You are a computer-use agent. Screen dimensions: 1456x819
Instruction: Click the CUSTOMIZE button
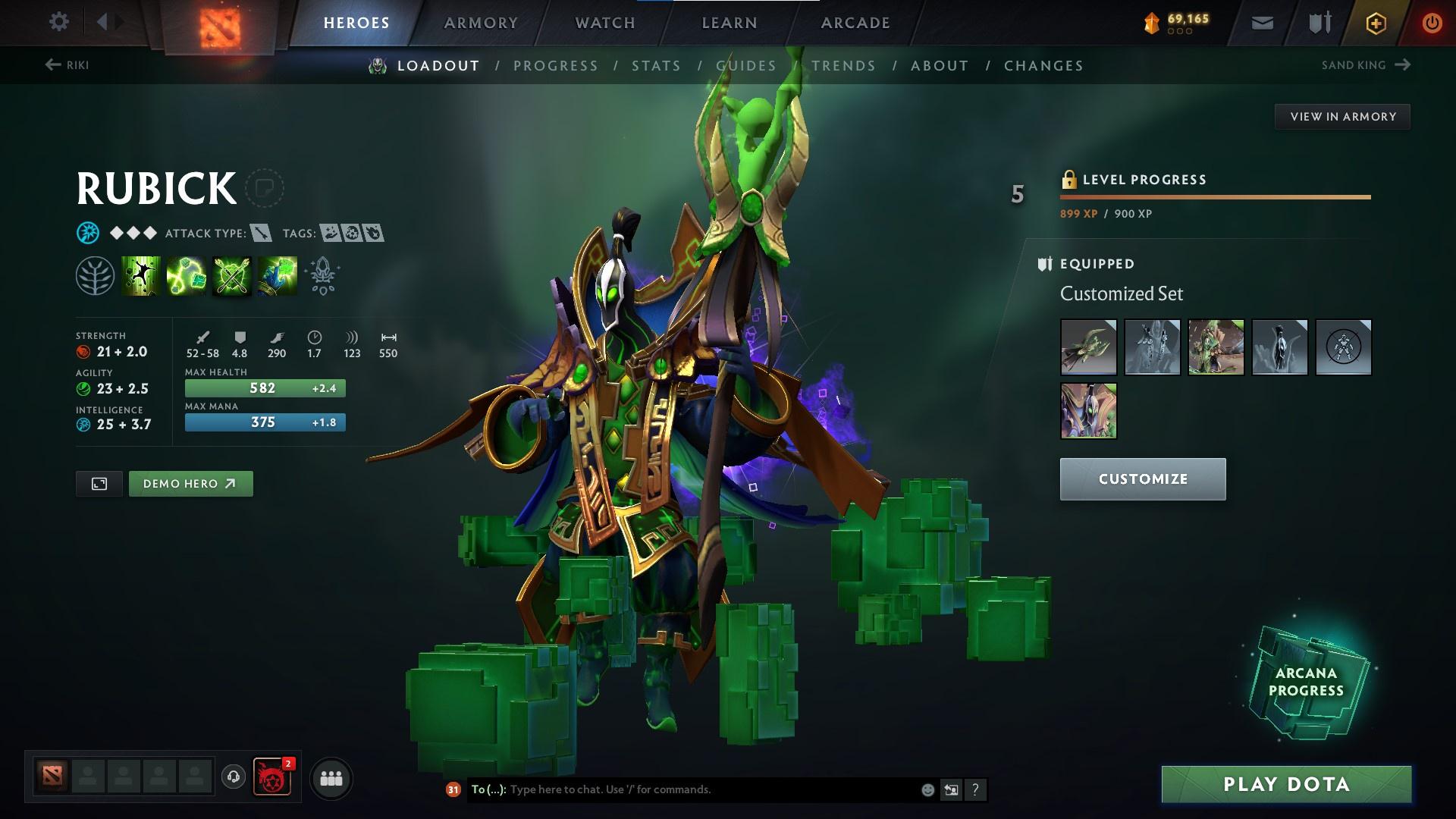[1142, 479]
